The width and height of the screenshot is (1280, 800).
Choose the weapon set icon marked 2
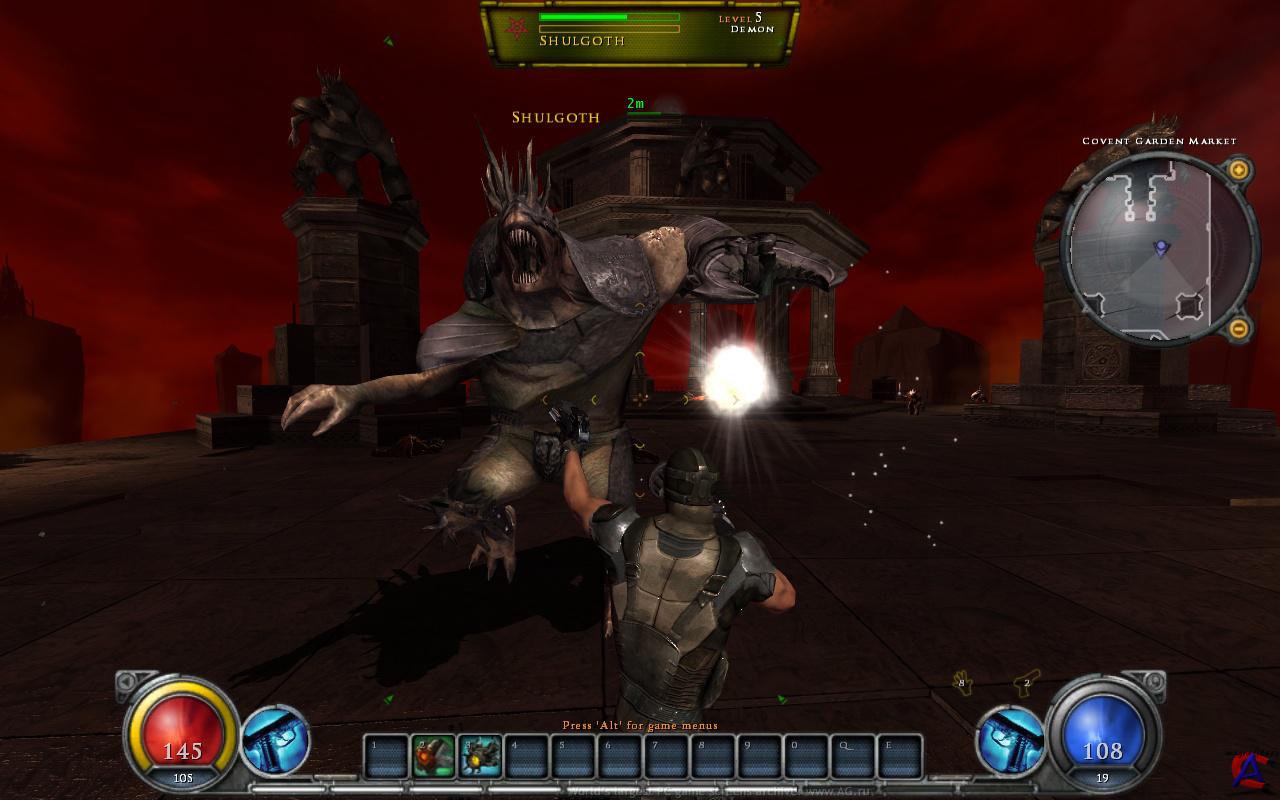click(x=1026, y=684)
